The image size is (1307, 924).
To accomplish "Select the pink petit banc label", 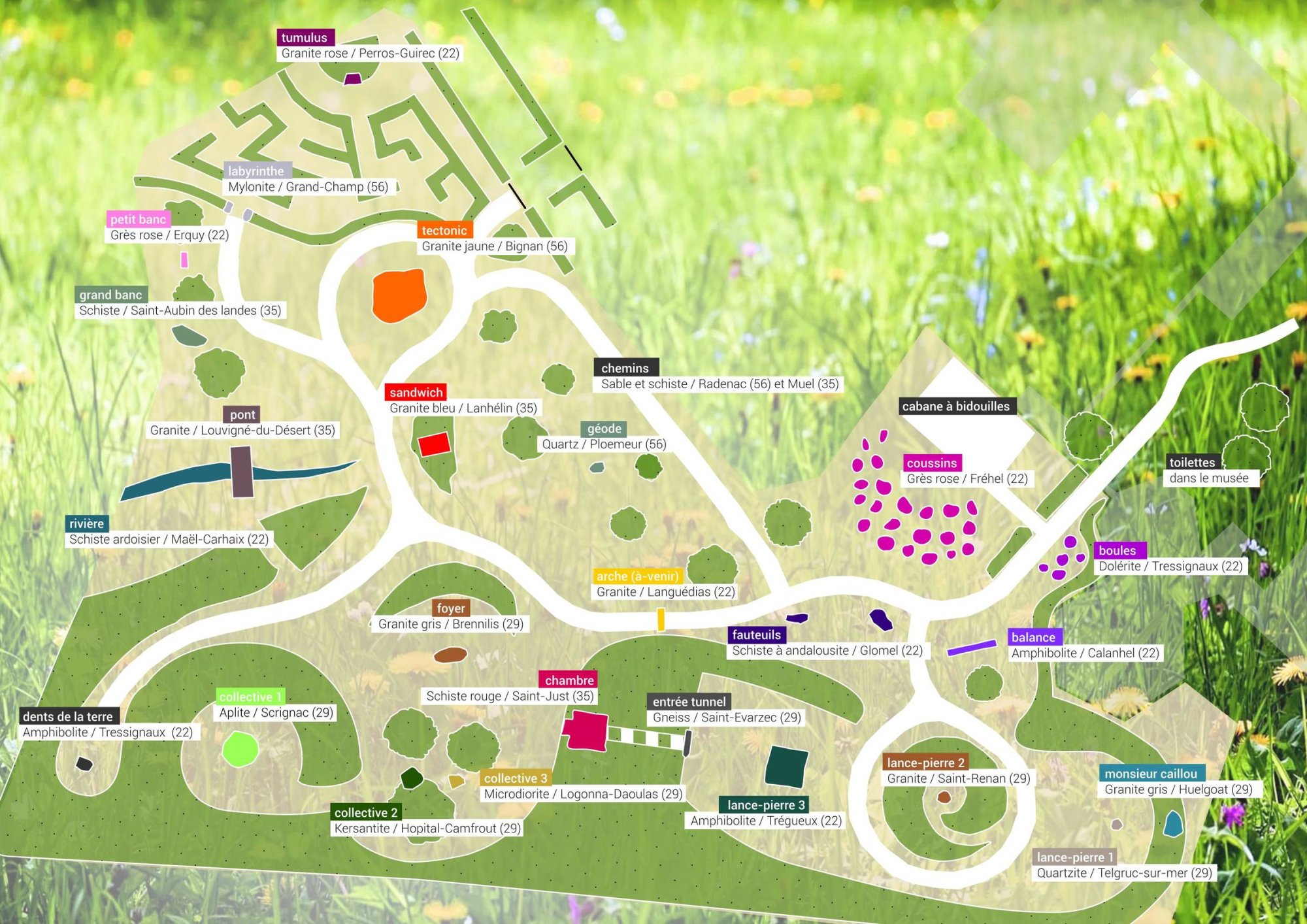I will pyautogui.click(x=138, y=220).
